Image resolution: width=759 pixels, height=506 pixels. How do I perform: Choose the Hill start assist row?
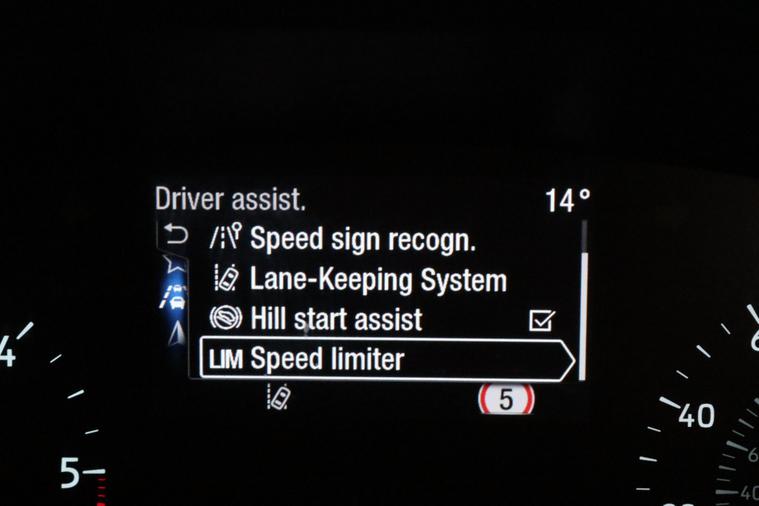(x=335, y=320)
